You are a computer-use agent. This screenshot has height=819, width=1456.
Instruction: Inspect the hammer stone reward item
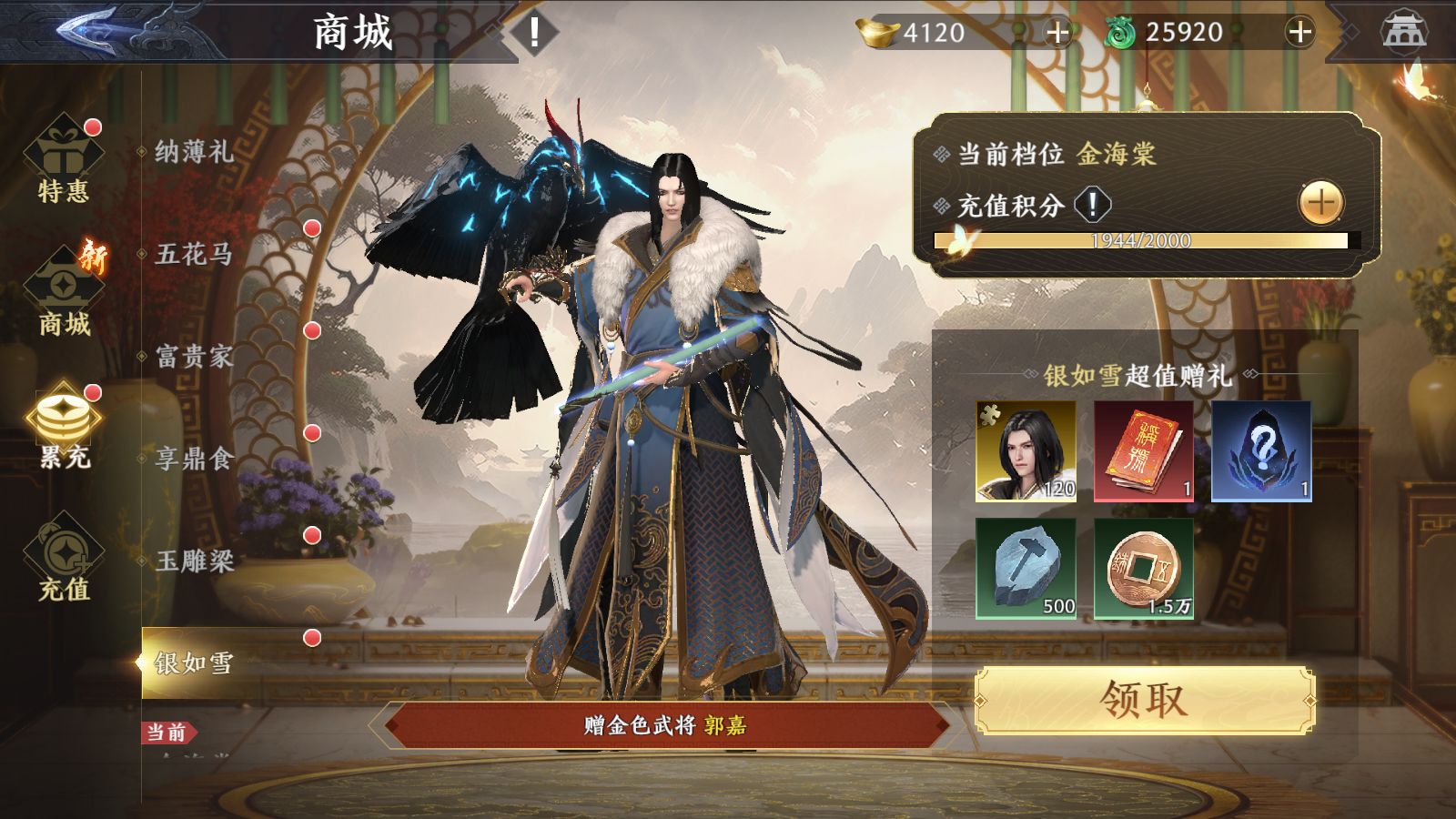click(x=1026, y=569)
